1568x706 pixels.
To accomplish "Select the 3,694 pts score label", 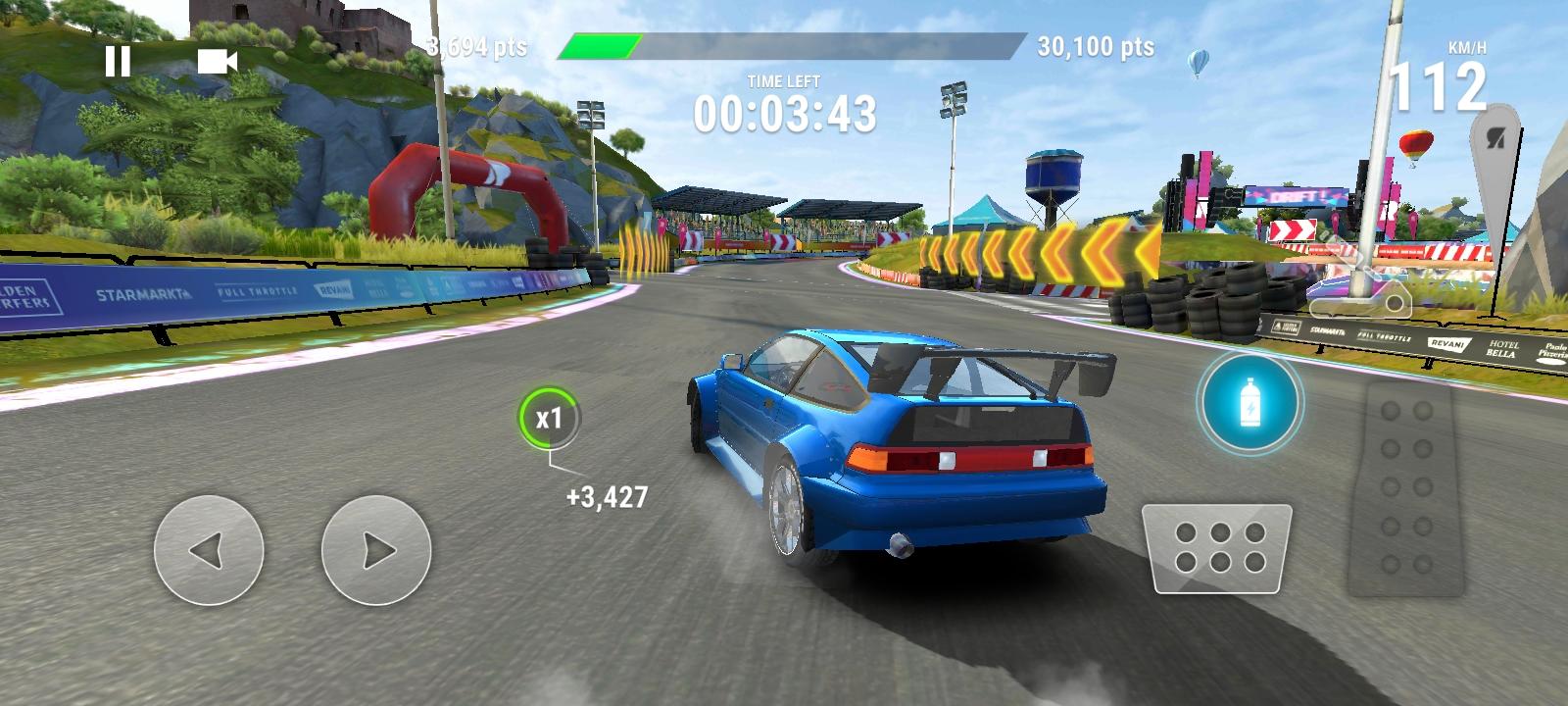I will 476,43.
